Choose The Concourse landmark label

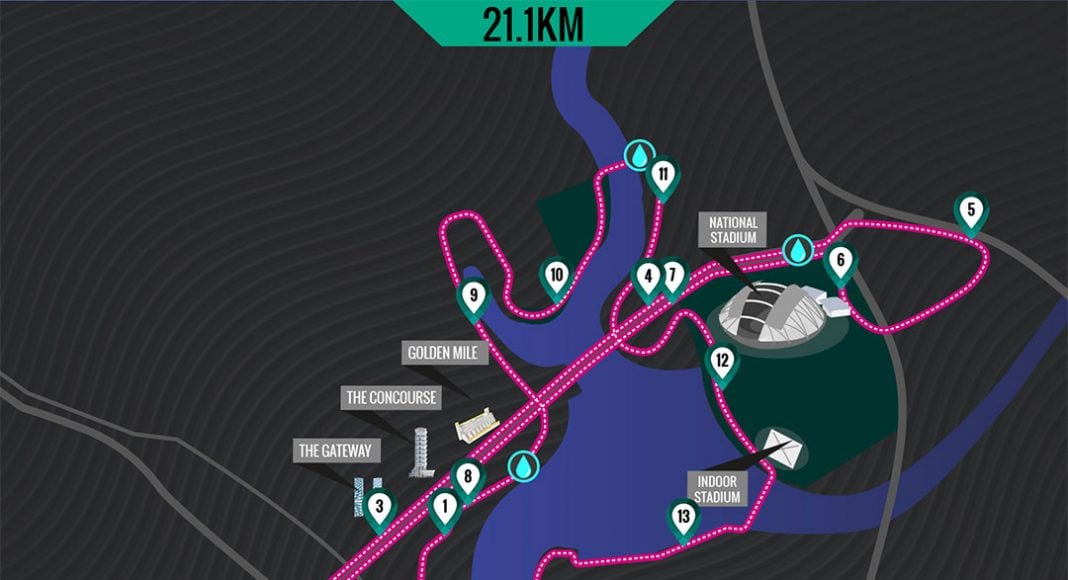point(392,398)
